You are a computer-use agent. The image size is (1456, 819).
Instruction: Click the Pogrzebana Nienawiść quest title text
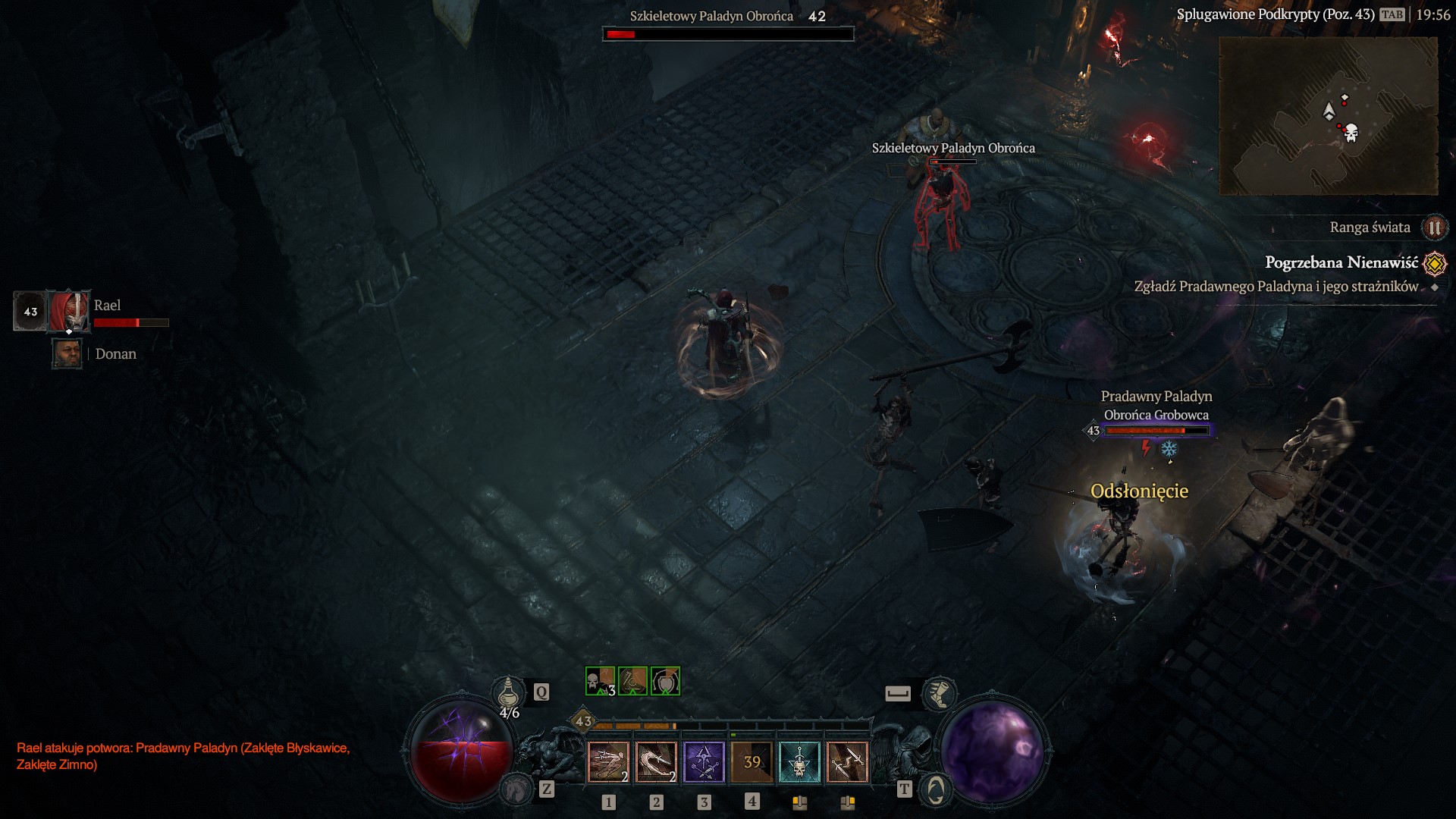(x=1342, y=262)
